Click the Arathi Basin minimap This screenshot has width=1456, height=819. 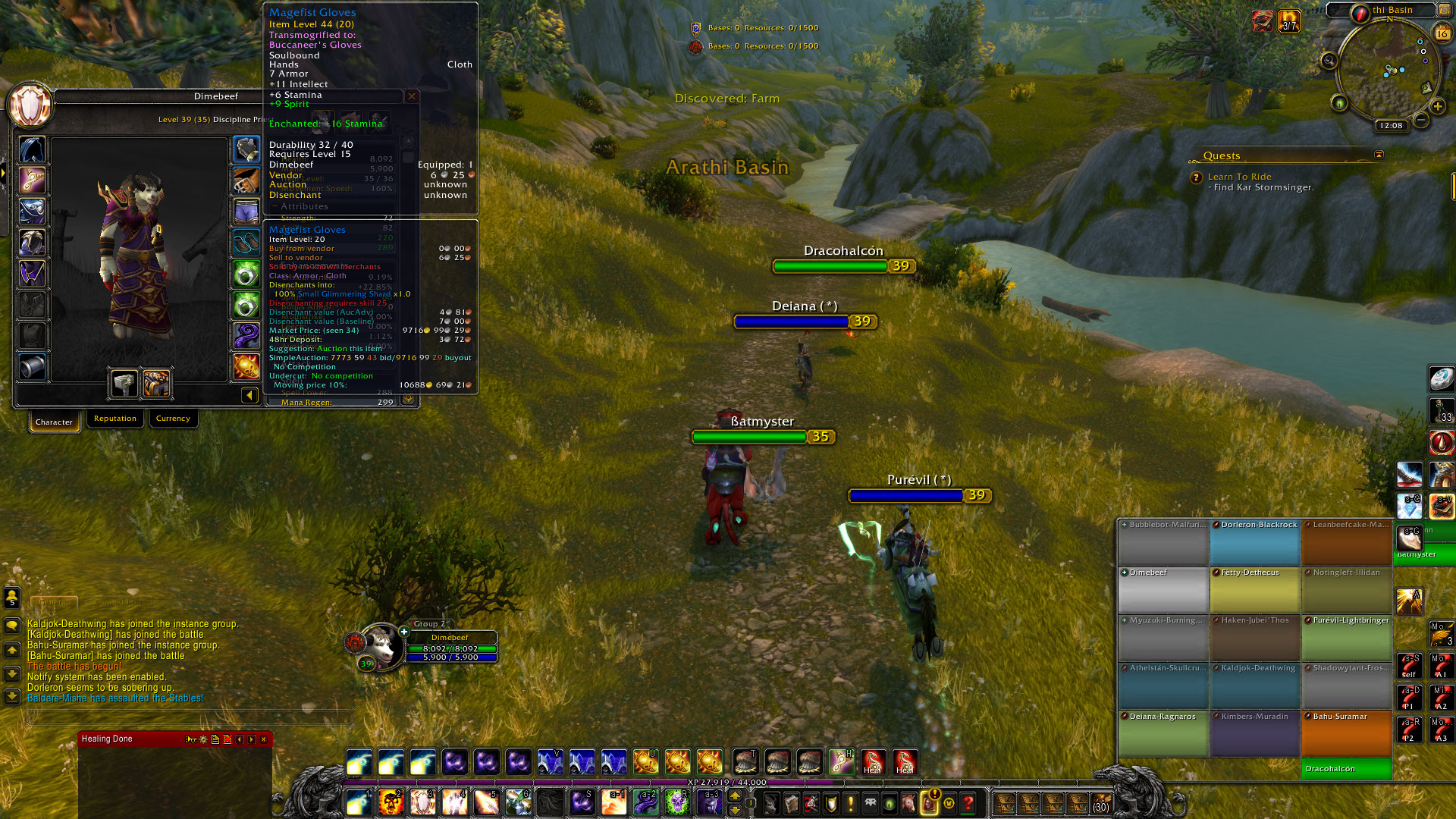[x=1388, y=72]
